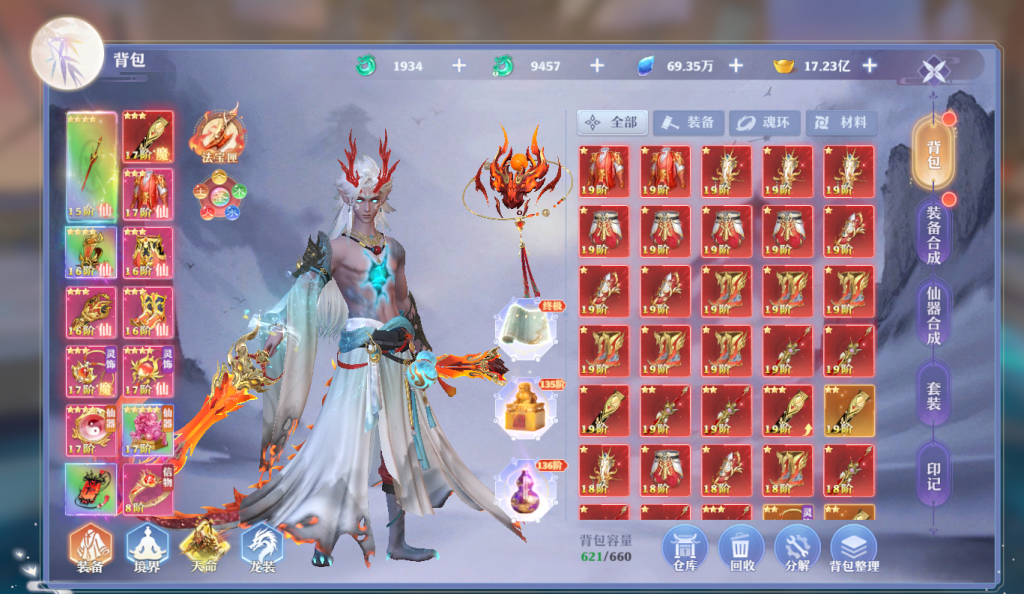Image resolution: width=1024 pixels, height=594 pixels.
Task: Switch to the 材料 filter tab
Action: (841, 123)
